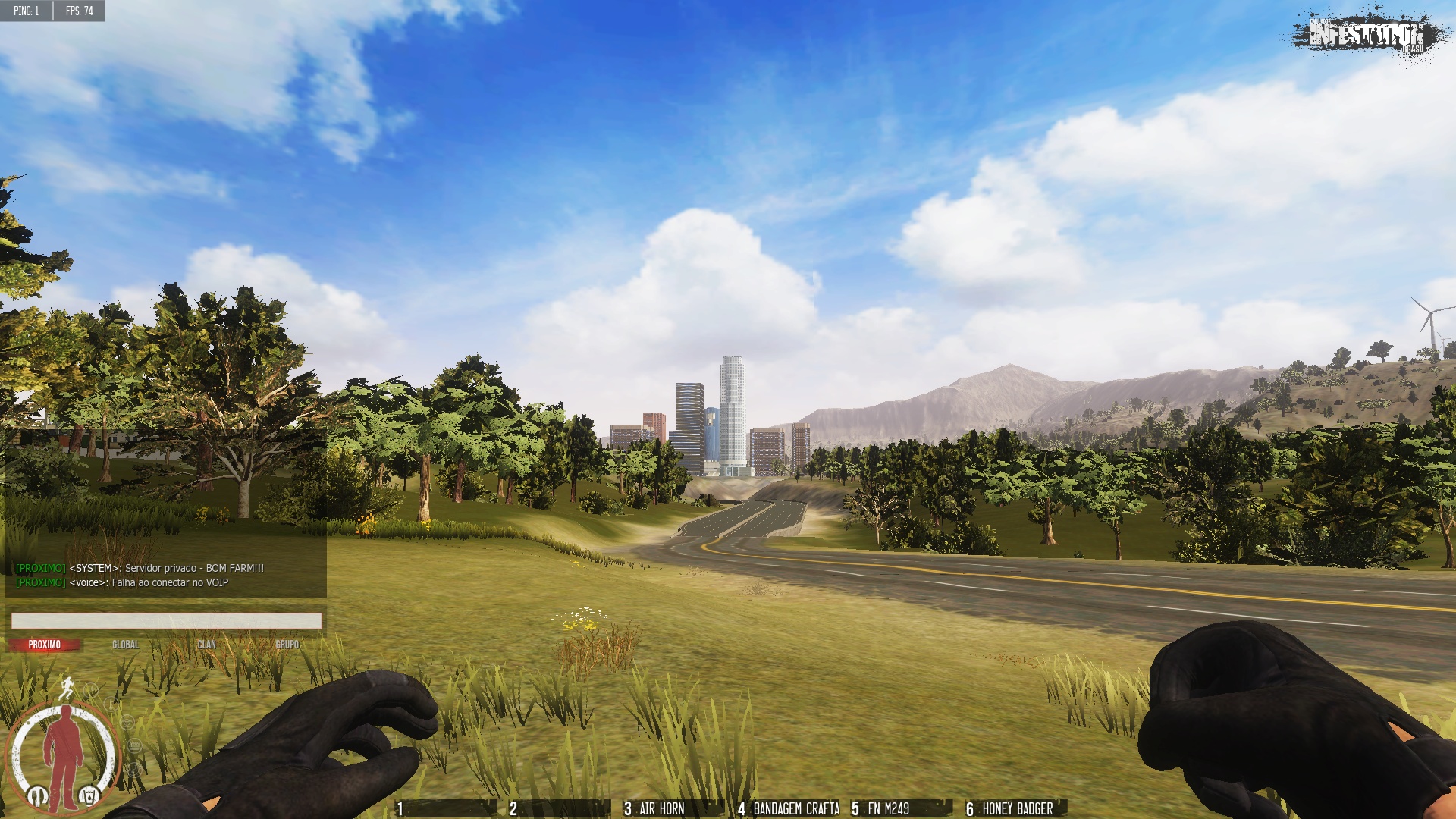Switch to the Global chat channel
Viewport: 1456px width, 819px height.
point(125,645)
